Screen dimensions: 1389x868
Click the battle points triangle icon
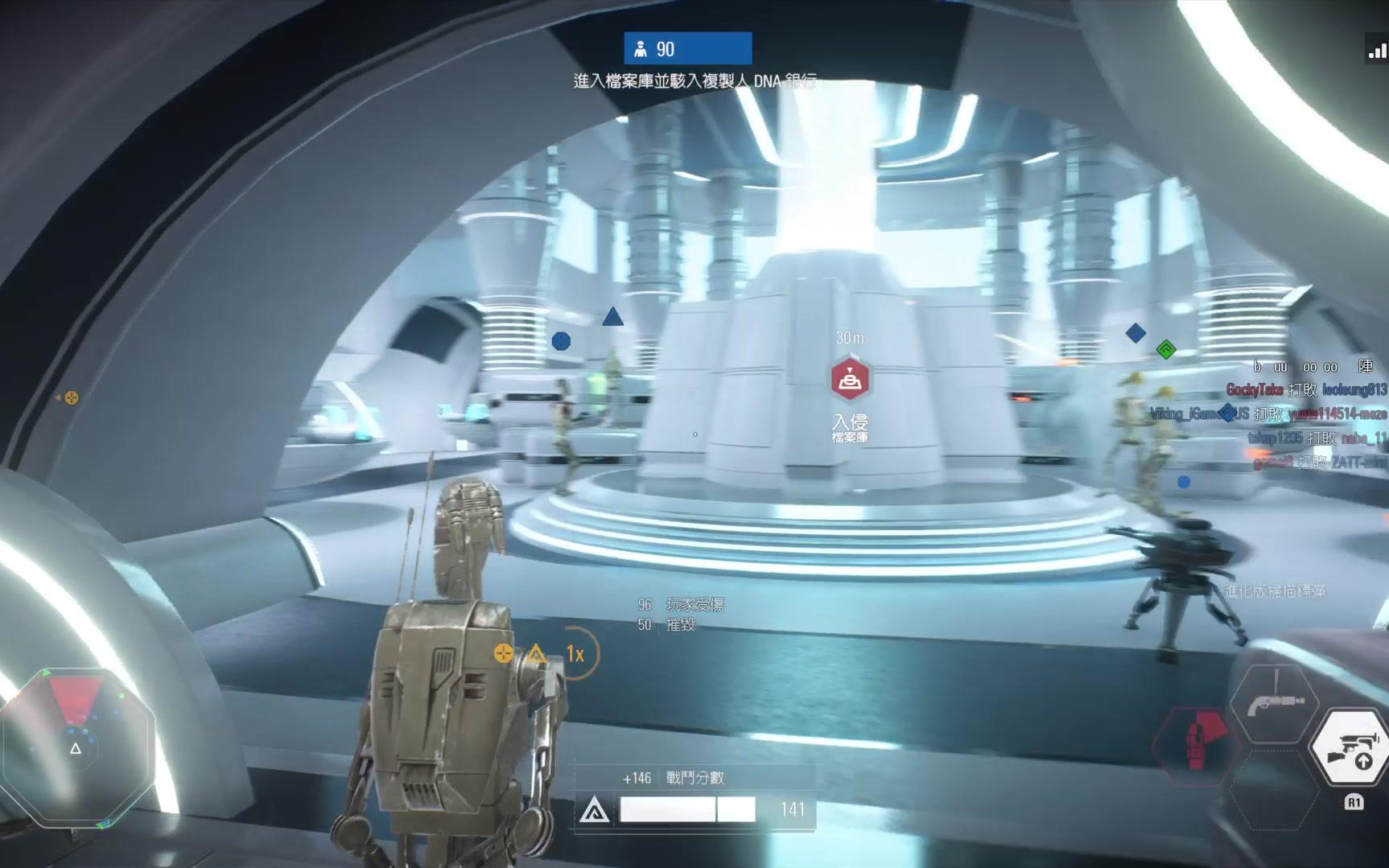point(594,809)
